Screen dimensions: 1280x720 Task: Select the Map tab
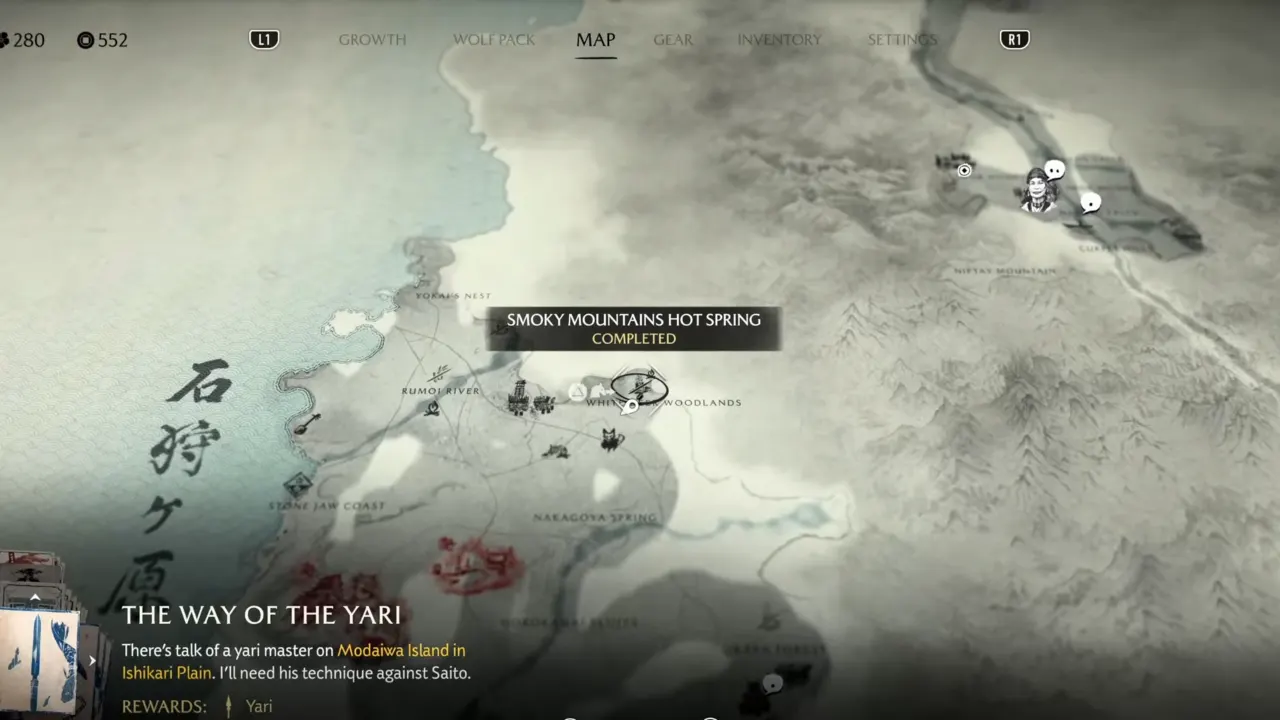point(595,40)
